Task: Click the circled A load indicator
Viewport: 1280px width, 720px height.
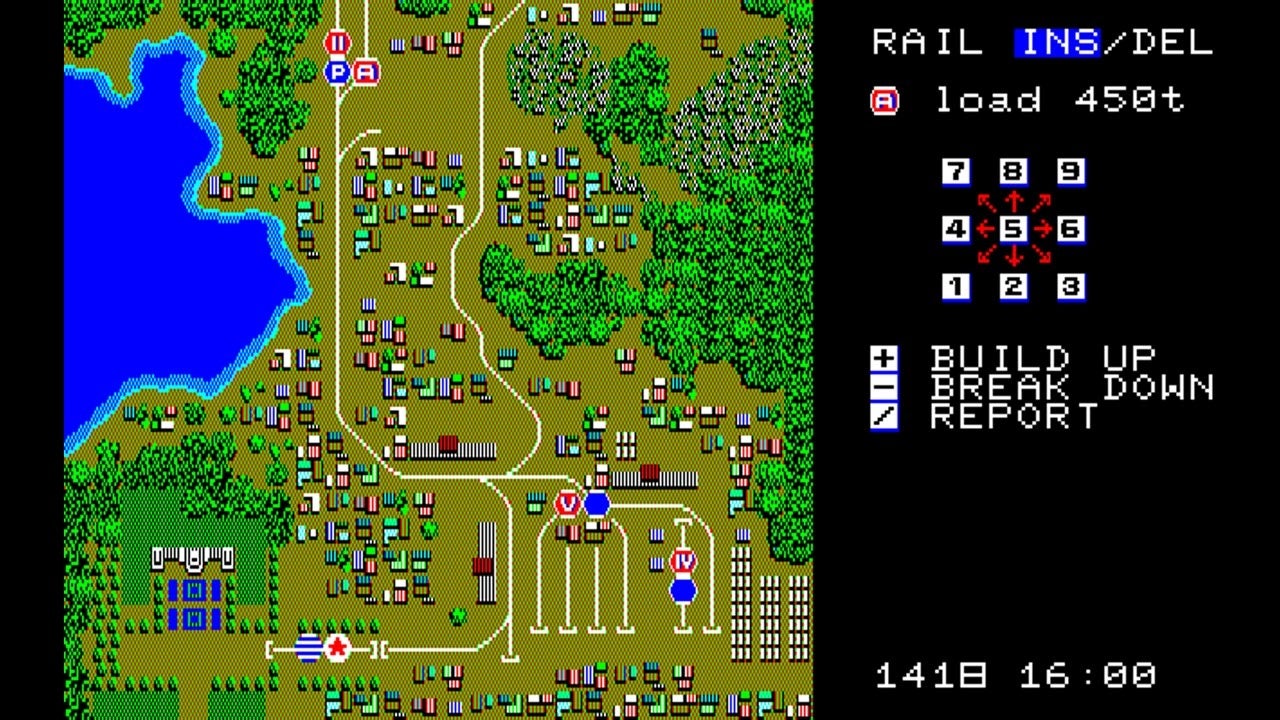Action: pyautogui.click(x=884, y=99)
